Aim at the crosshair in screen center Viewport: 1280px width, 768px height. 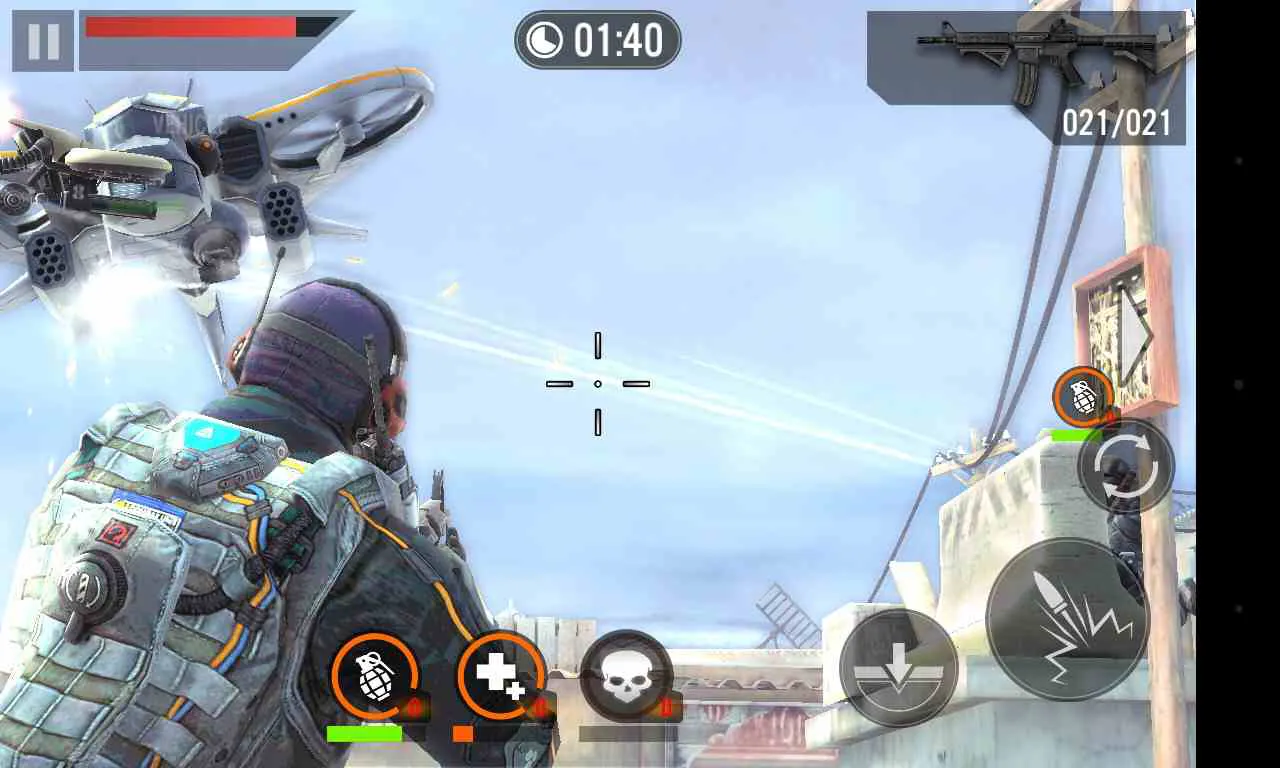click(599, 383)
